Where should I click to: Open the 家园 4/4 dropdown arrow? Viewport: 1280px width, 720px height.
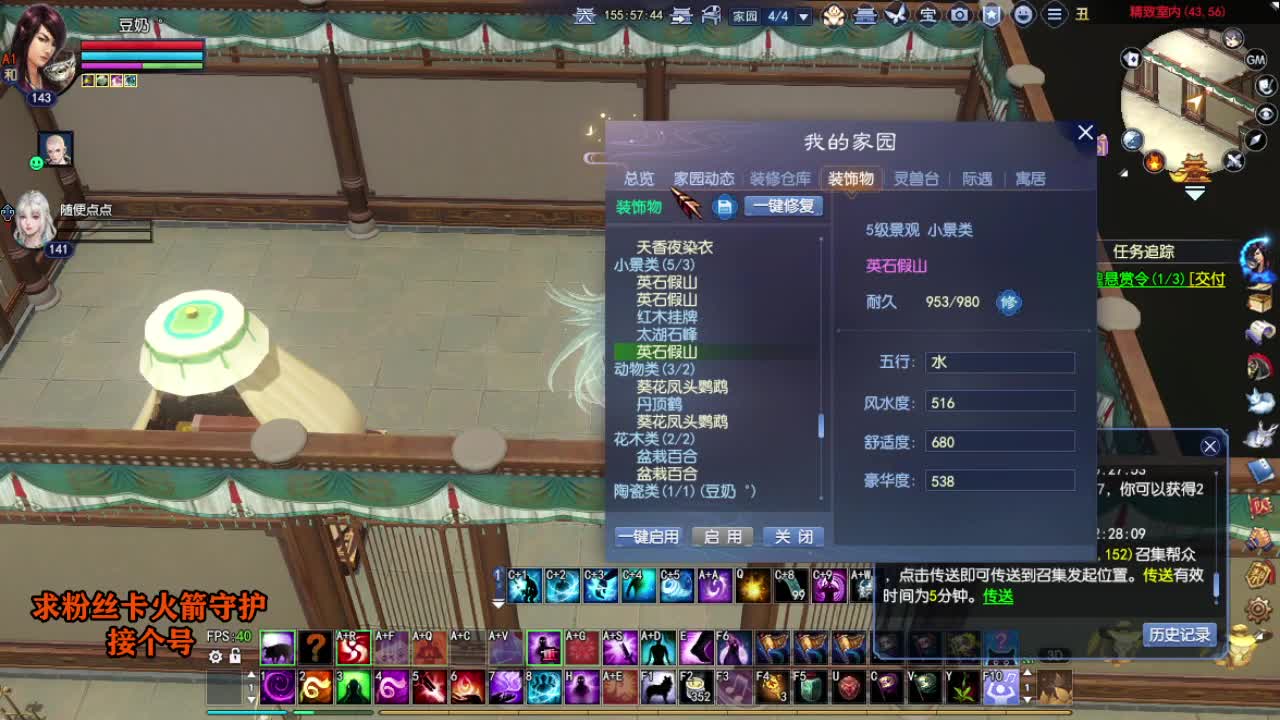pyautogui.click(x=803, y=14)
